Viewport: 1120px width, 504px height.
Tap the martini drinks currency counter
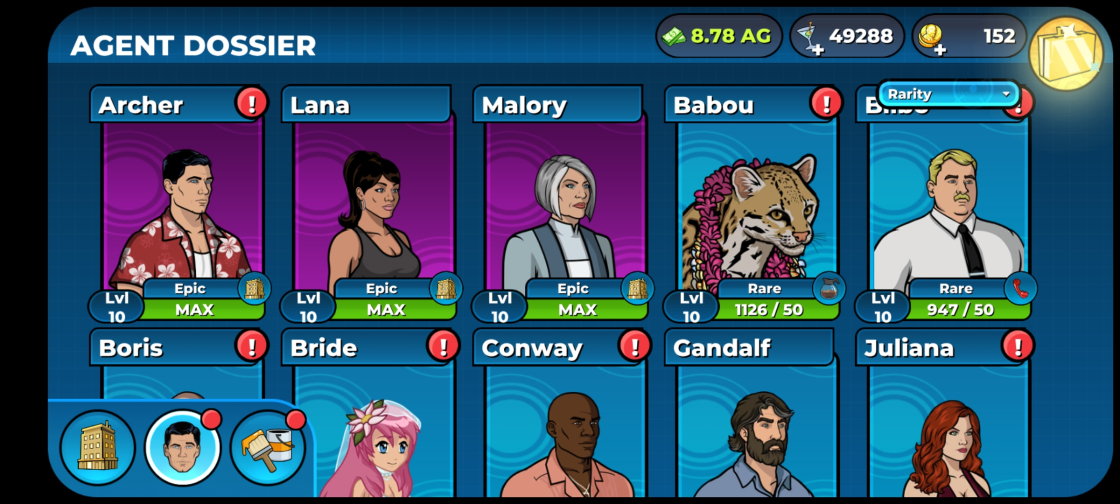pyautogui.click(x=847, y=36)
